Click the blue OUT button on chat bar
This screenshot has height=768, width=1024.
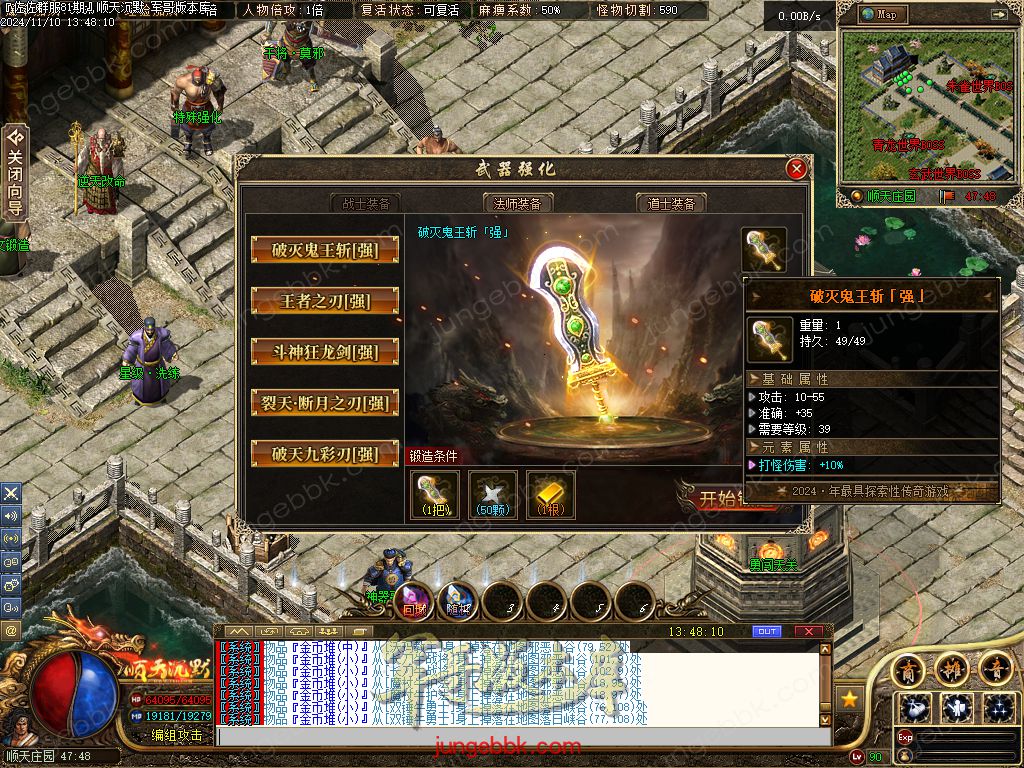coord(766,631)
